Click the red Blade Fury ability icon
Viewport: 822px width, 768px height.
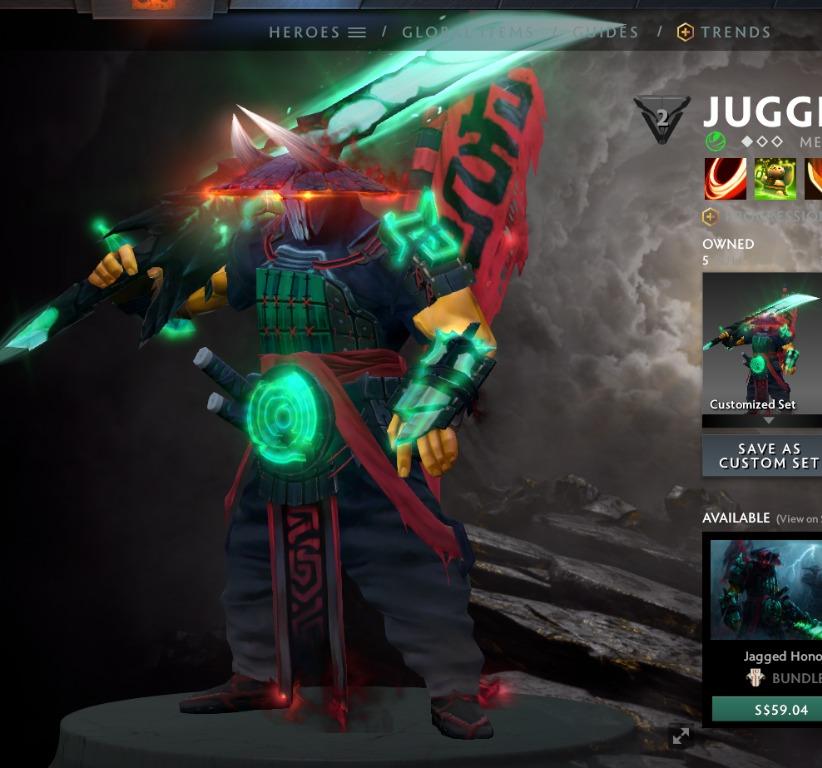[725, 179]
